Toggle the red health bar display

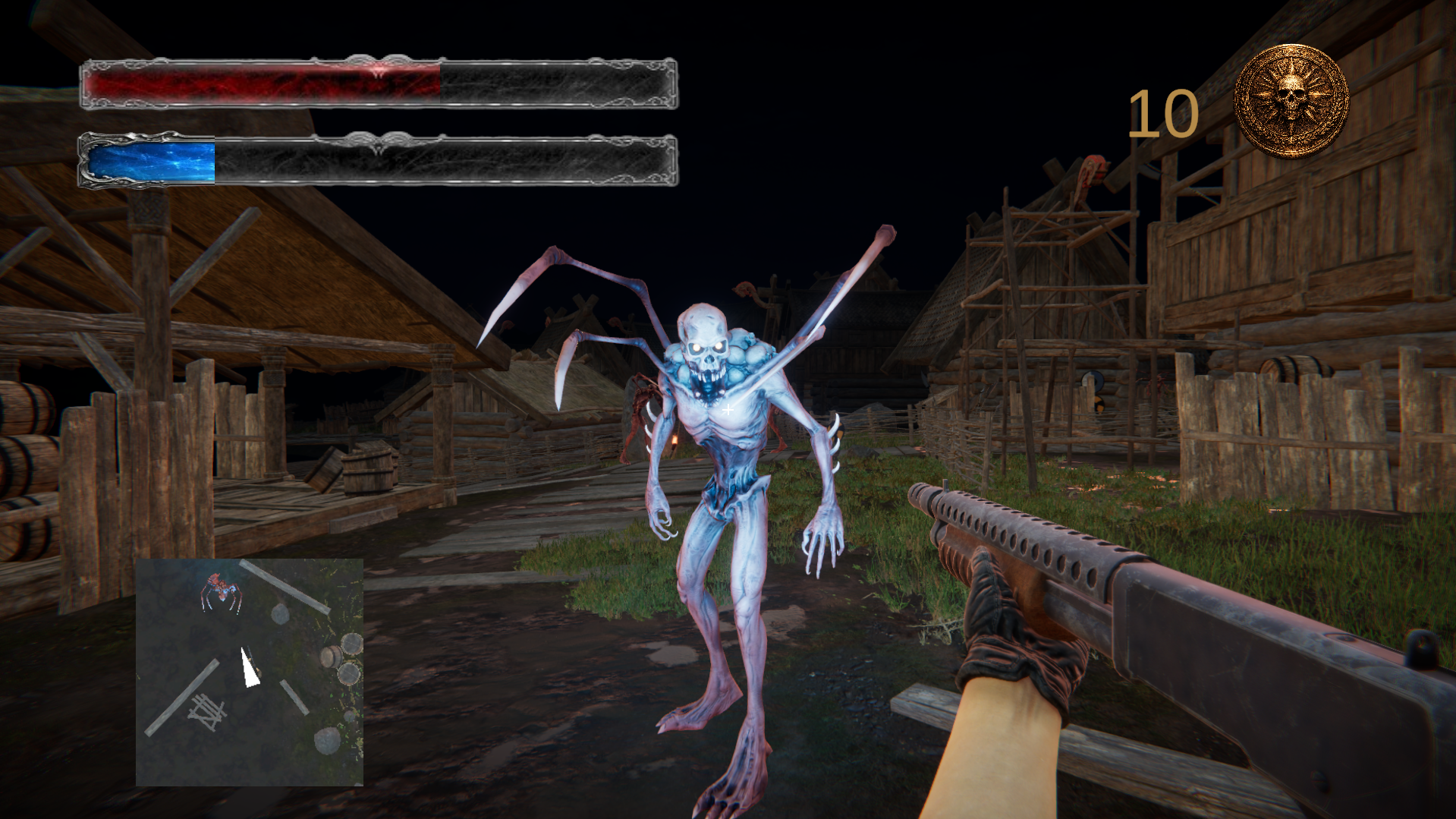coord(262,83)
